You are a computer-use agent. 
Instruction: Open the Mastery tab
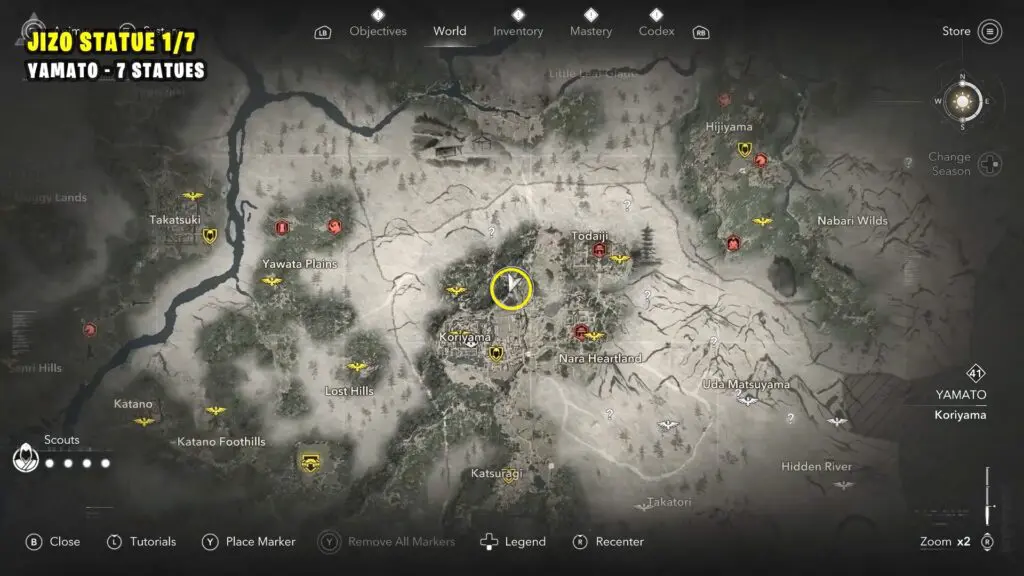590,31
